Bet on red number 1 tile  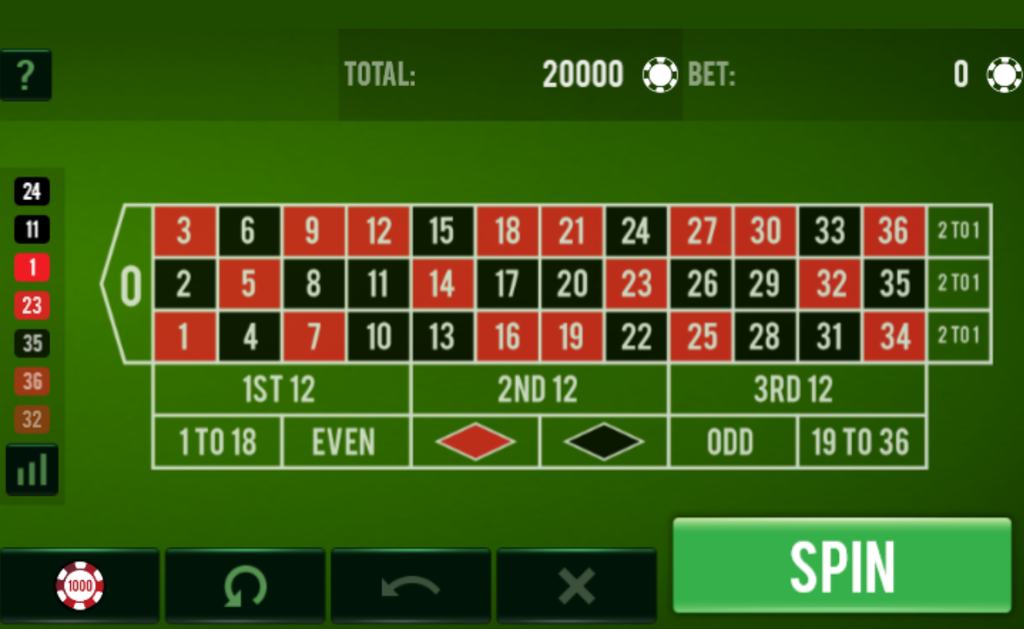click(184, 336)
